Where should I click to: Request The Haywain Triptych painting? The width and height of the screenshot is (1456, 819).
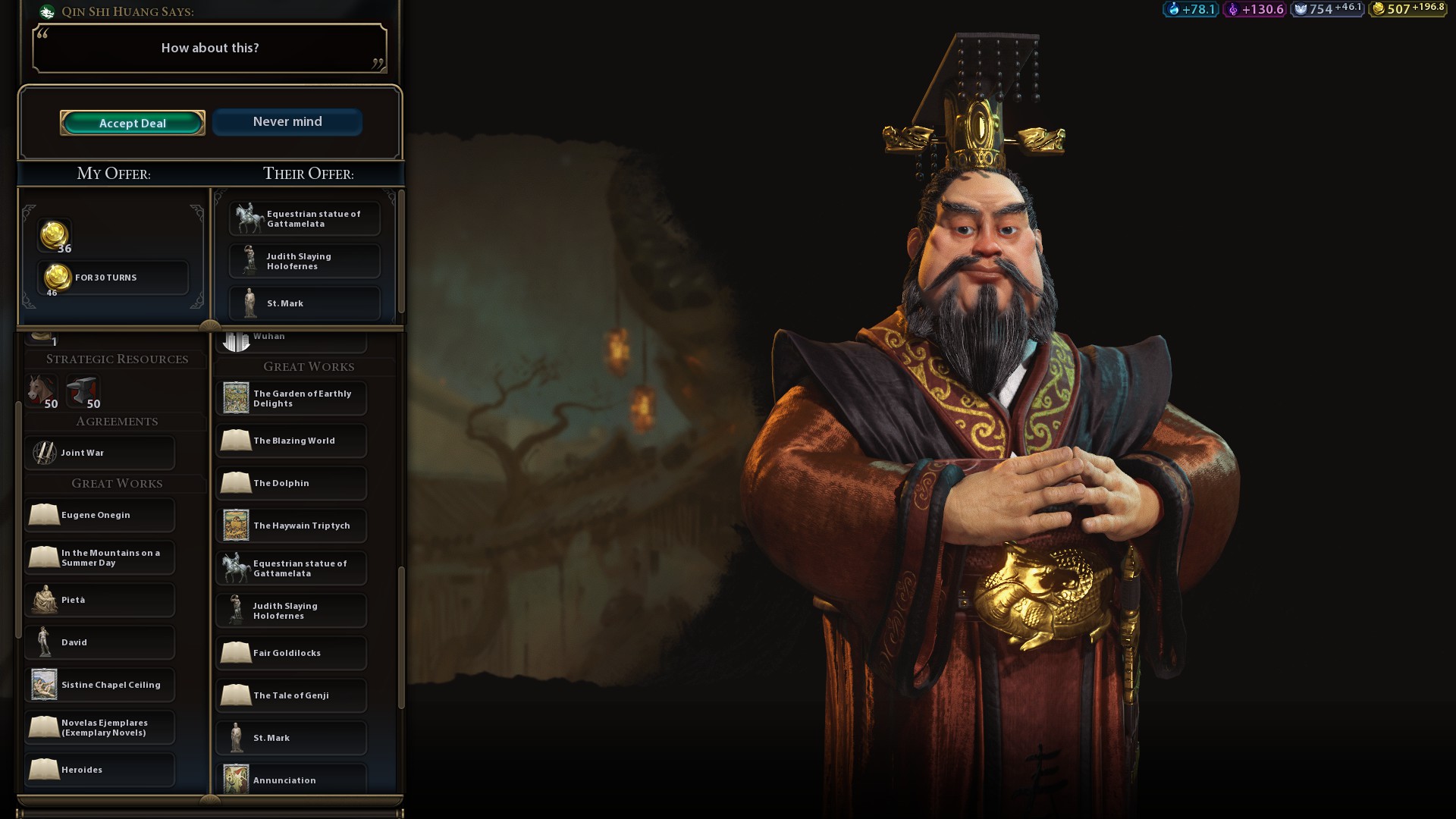[291, 526]
